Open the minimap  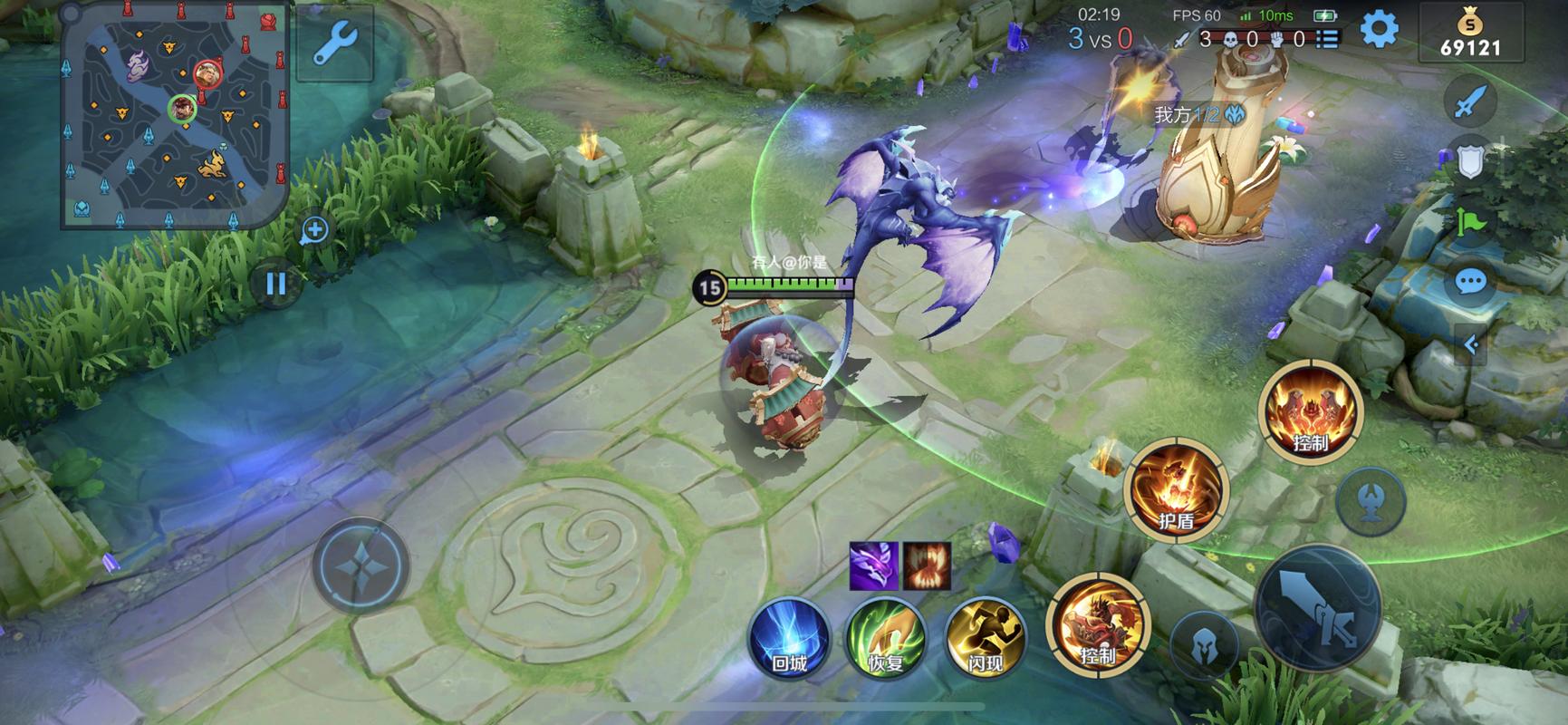[175, 113]
